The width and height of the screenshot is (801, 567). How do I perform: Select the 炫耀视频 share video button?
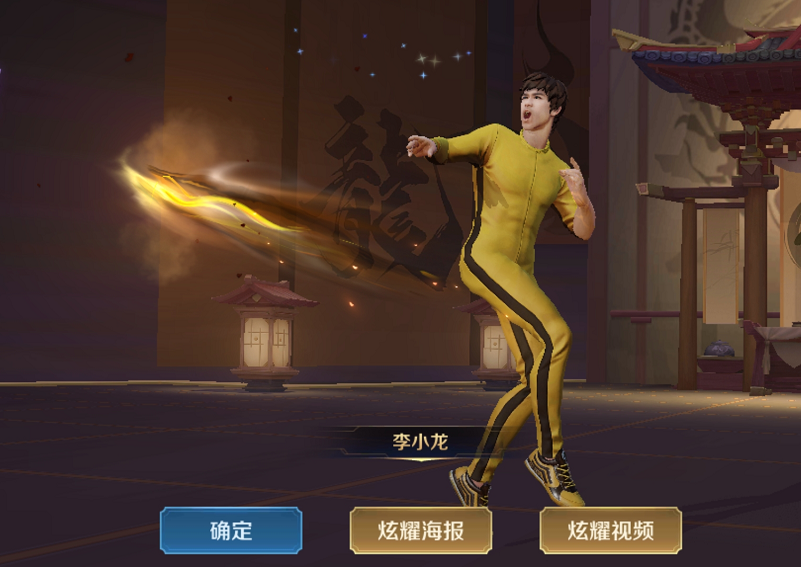pos(610,530)
